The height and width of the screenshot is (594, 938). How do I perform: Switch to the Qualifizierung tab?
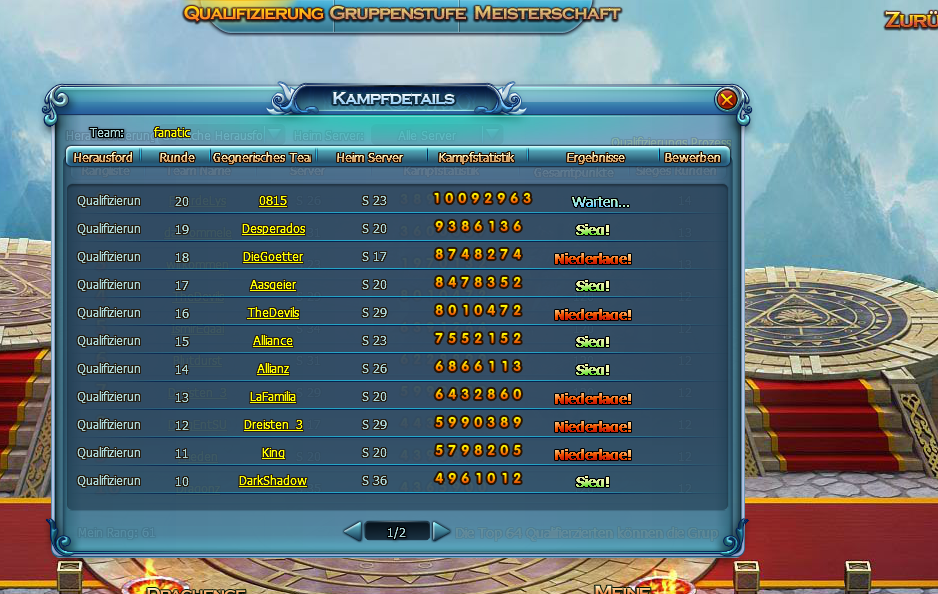(254, 14)
